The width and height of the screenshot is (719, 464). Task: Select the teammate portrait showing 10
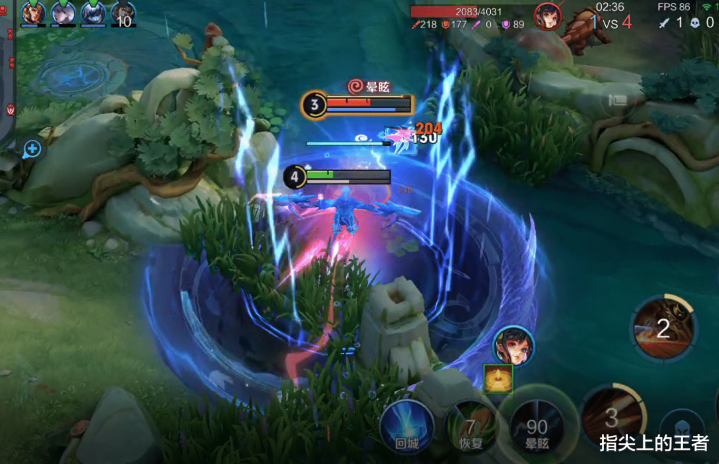(123, 14)
